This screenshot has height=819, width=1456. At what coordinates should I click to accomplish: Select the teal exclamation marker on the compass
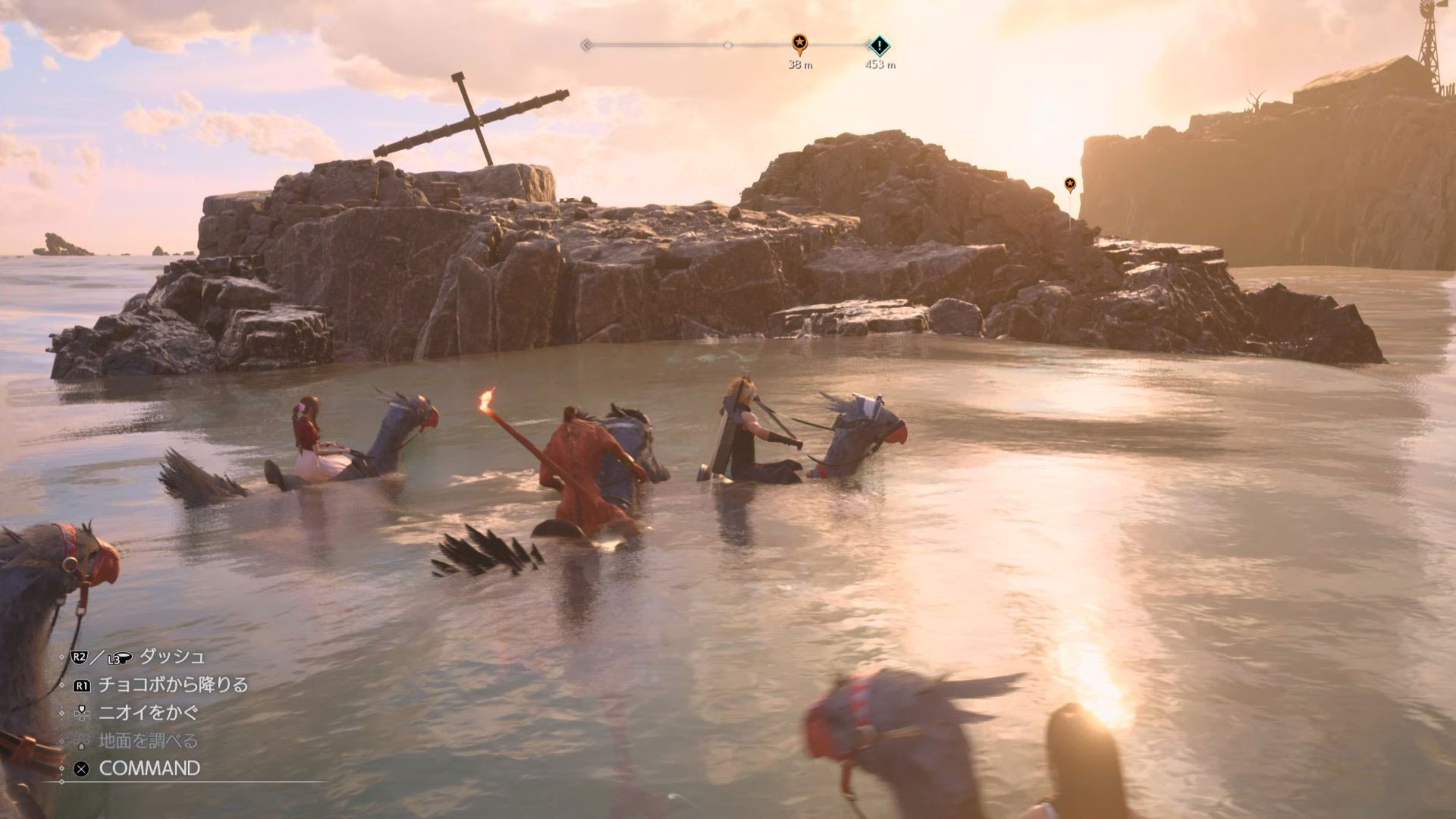click(x=879, y=45)
